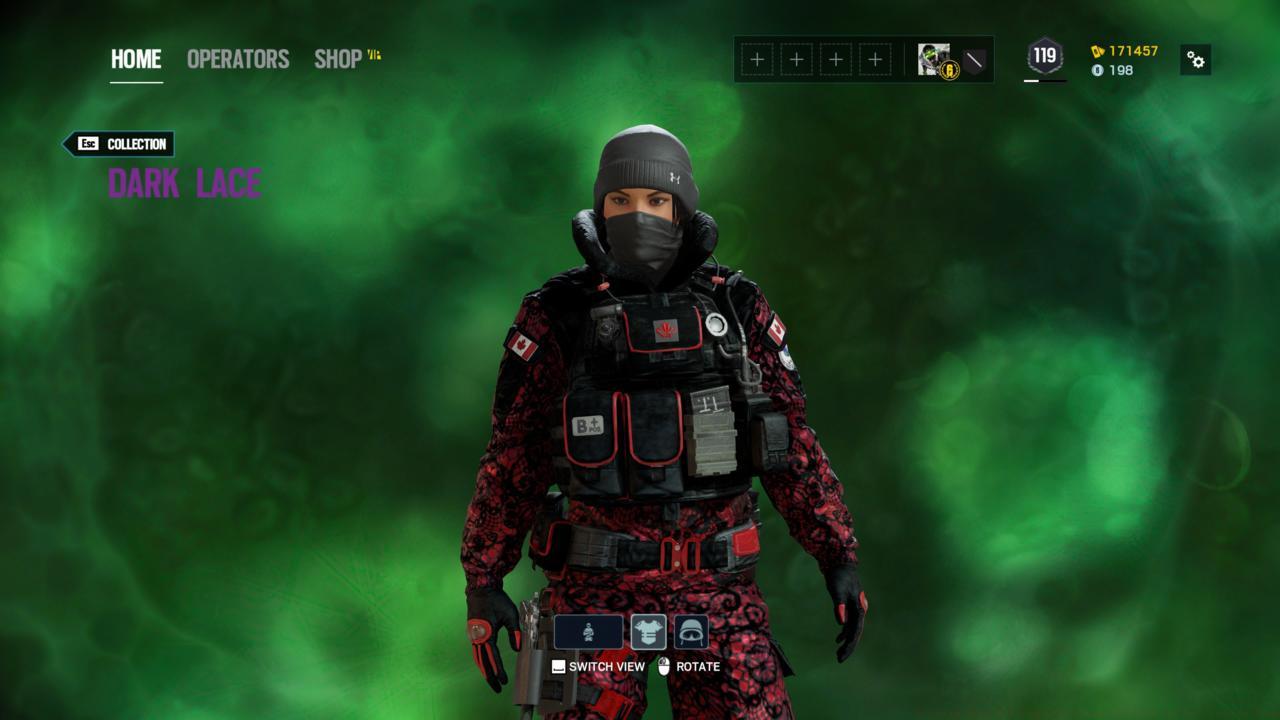Select the uniform torso icon

(x=648, y=631)
